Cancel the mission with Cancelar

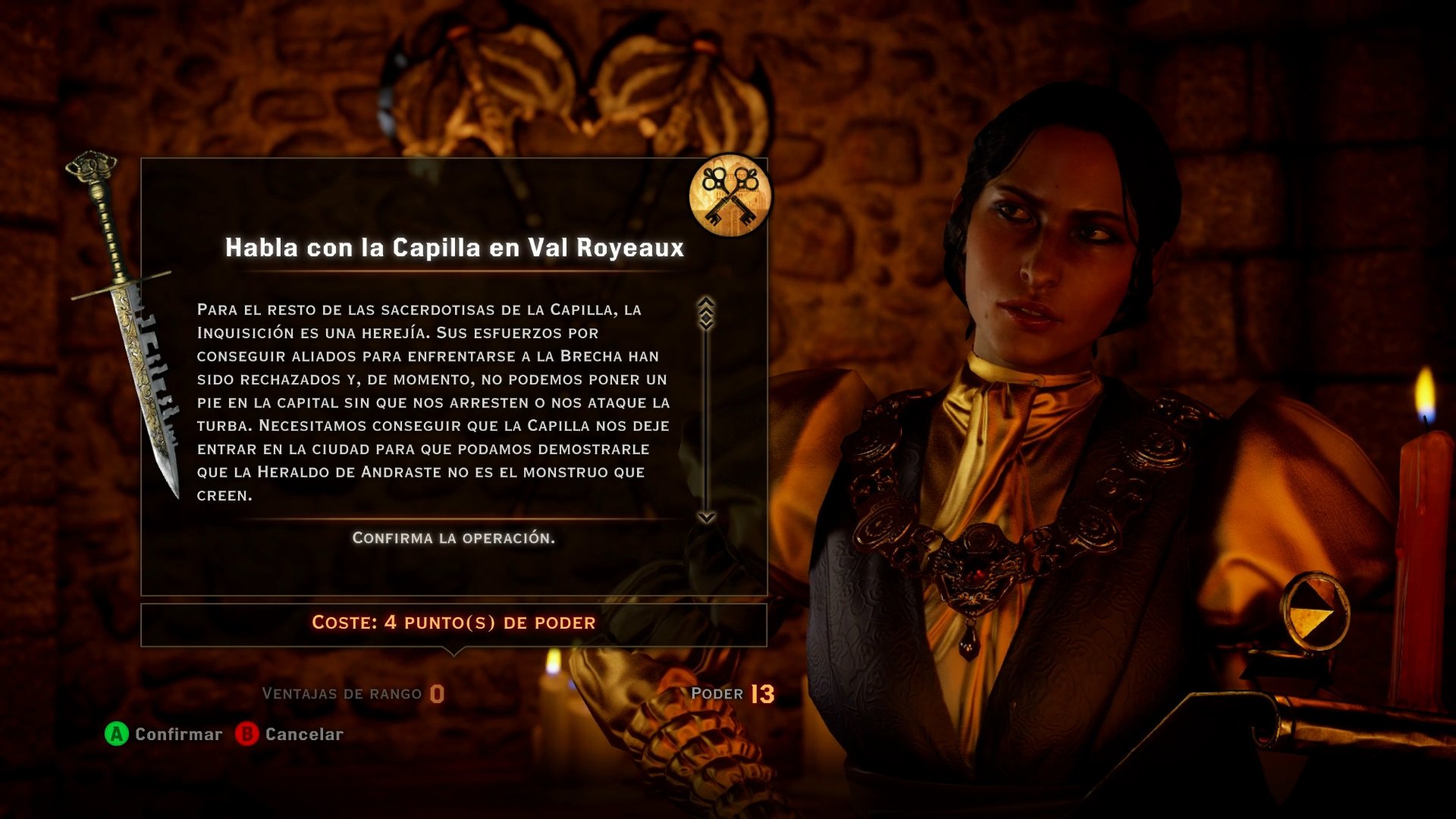pyautogui.click(x=303, y=733)
